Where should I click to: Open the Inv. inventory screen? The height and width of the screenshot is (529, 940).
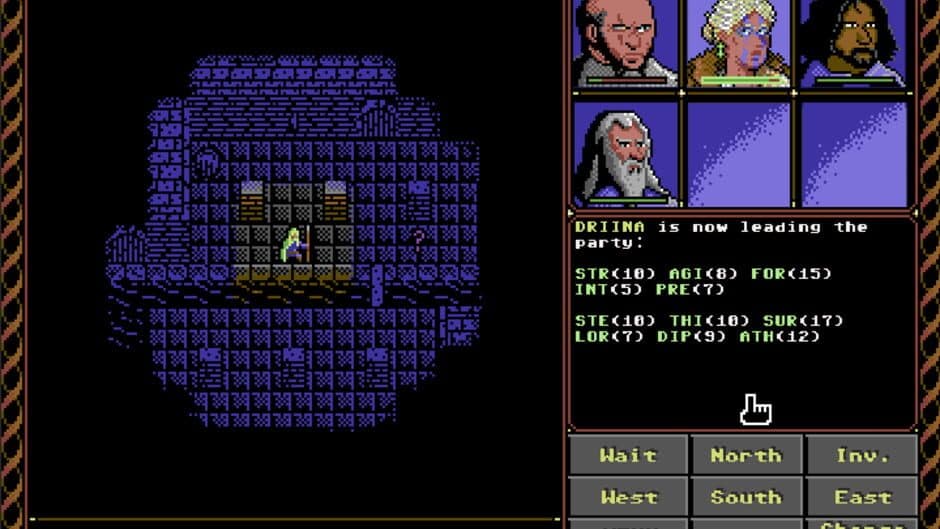[862, 455]
